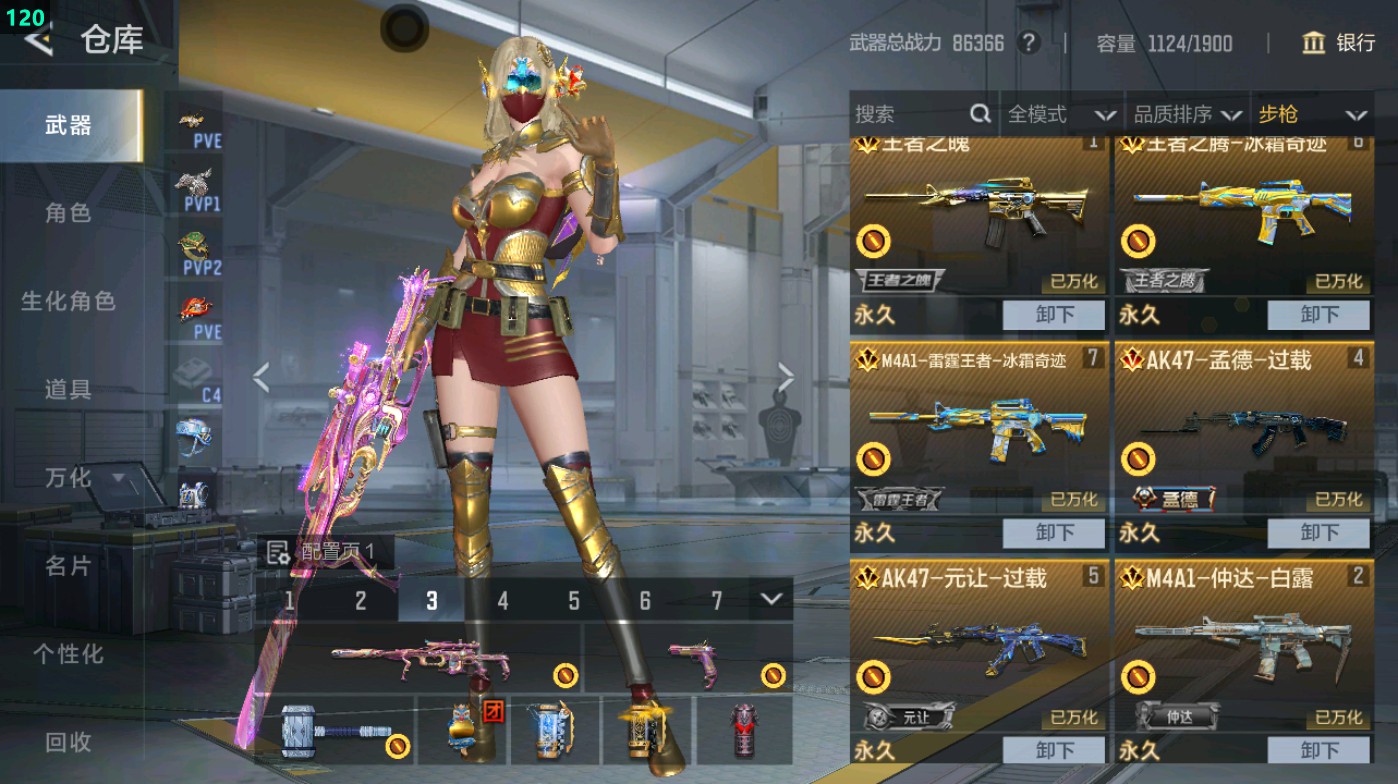
Task: Open the 名片 category
Action: 69,566
